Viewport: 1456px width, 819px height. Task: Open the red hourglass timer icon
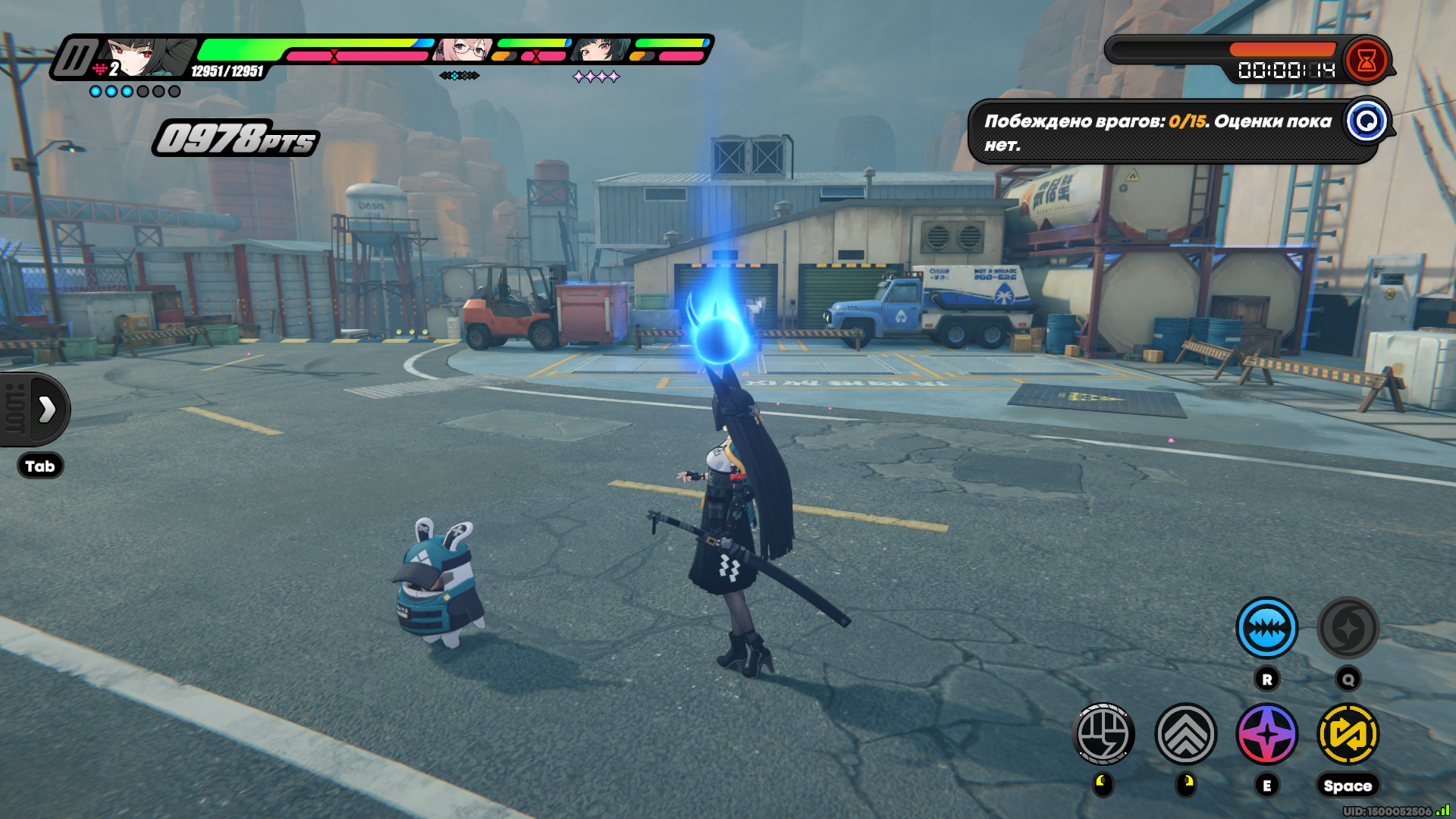1367,61
